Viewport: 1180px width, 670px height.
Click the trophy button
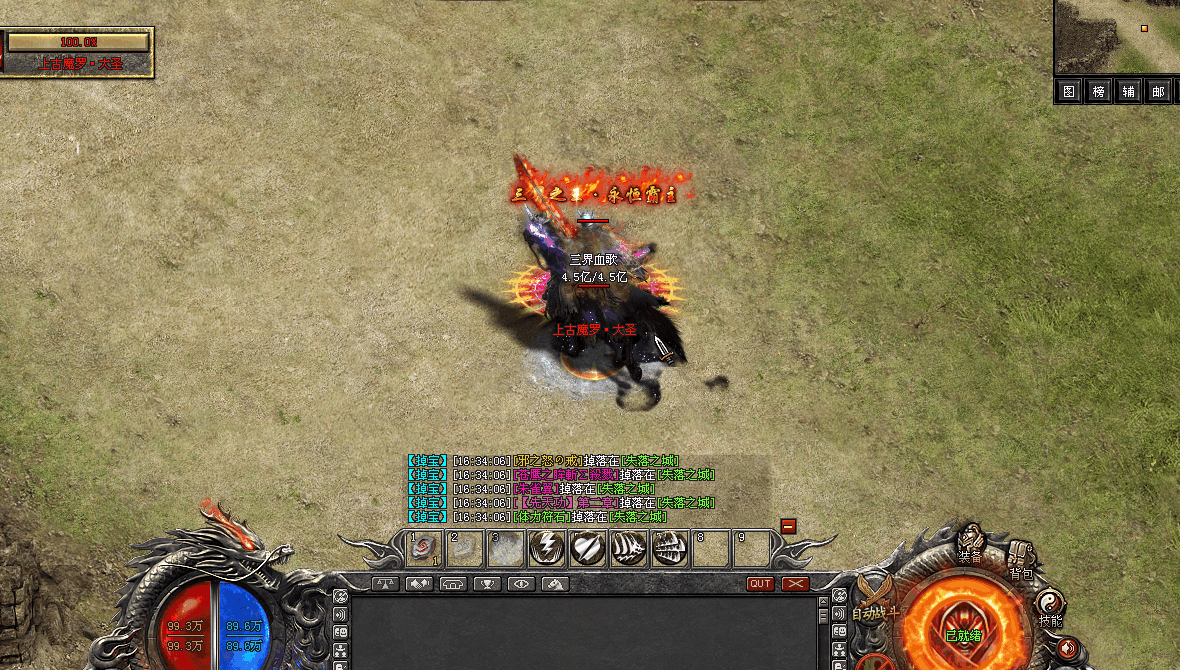pyautogui.click(x=487, y=584)
